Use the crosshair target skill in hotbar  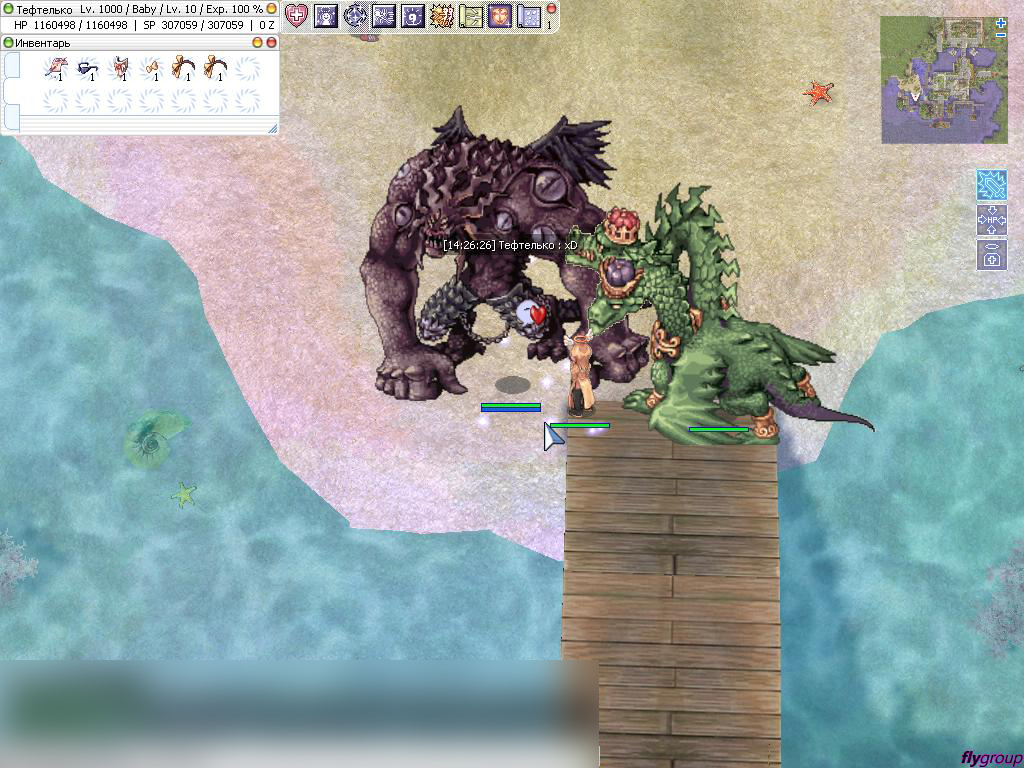355,15
